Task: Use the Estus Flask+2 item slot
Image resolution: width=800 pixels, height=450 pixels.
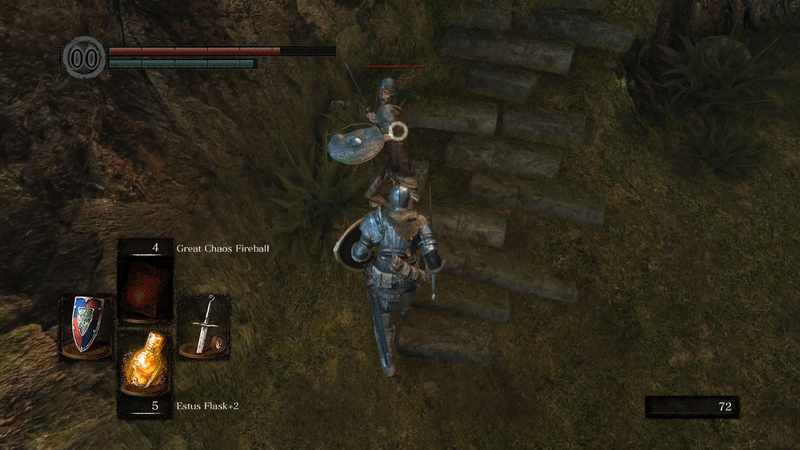Action: pos(145,366)
